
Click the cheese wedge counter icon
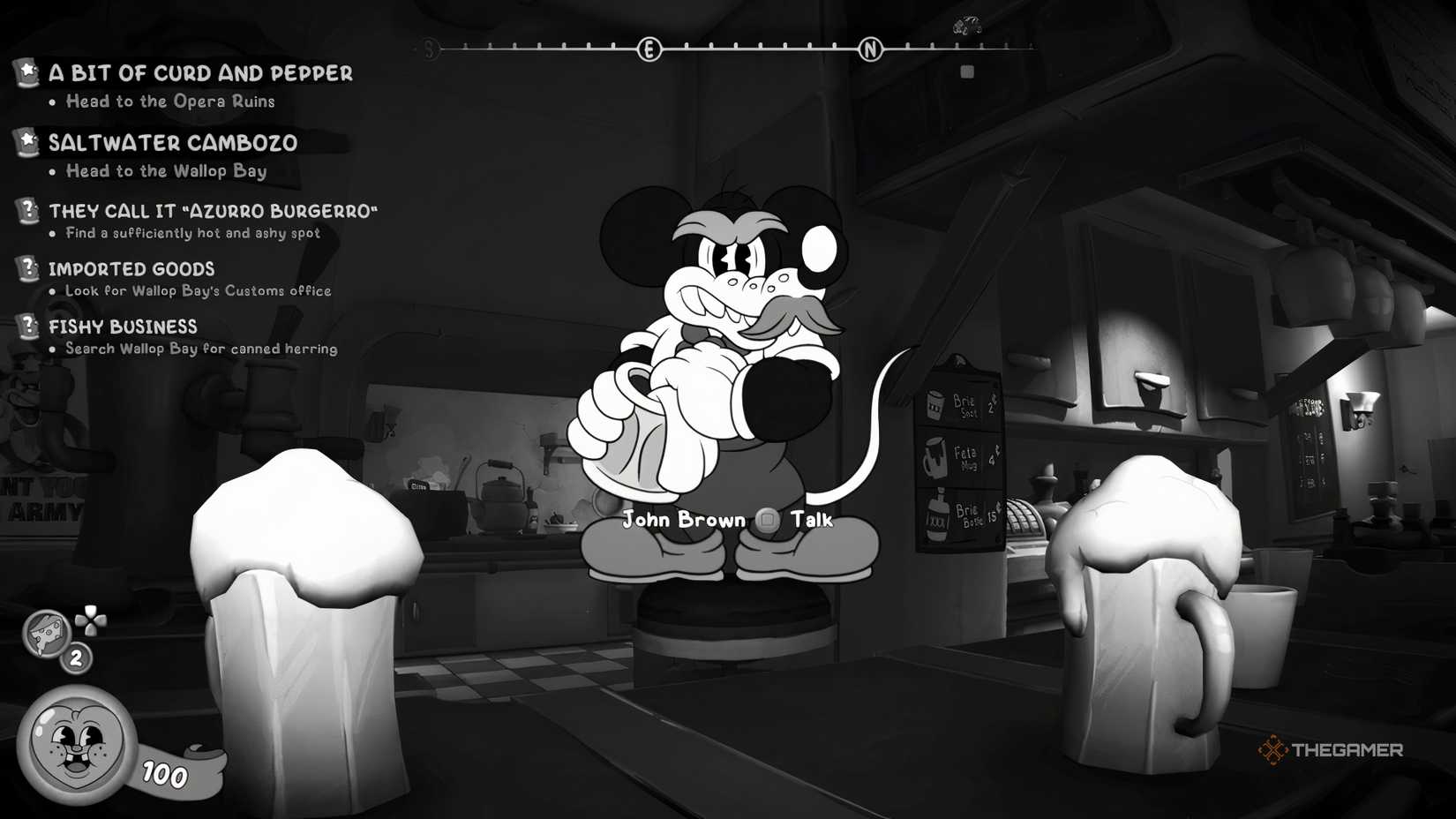47,633
